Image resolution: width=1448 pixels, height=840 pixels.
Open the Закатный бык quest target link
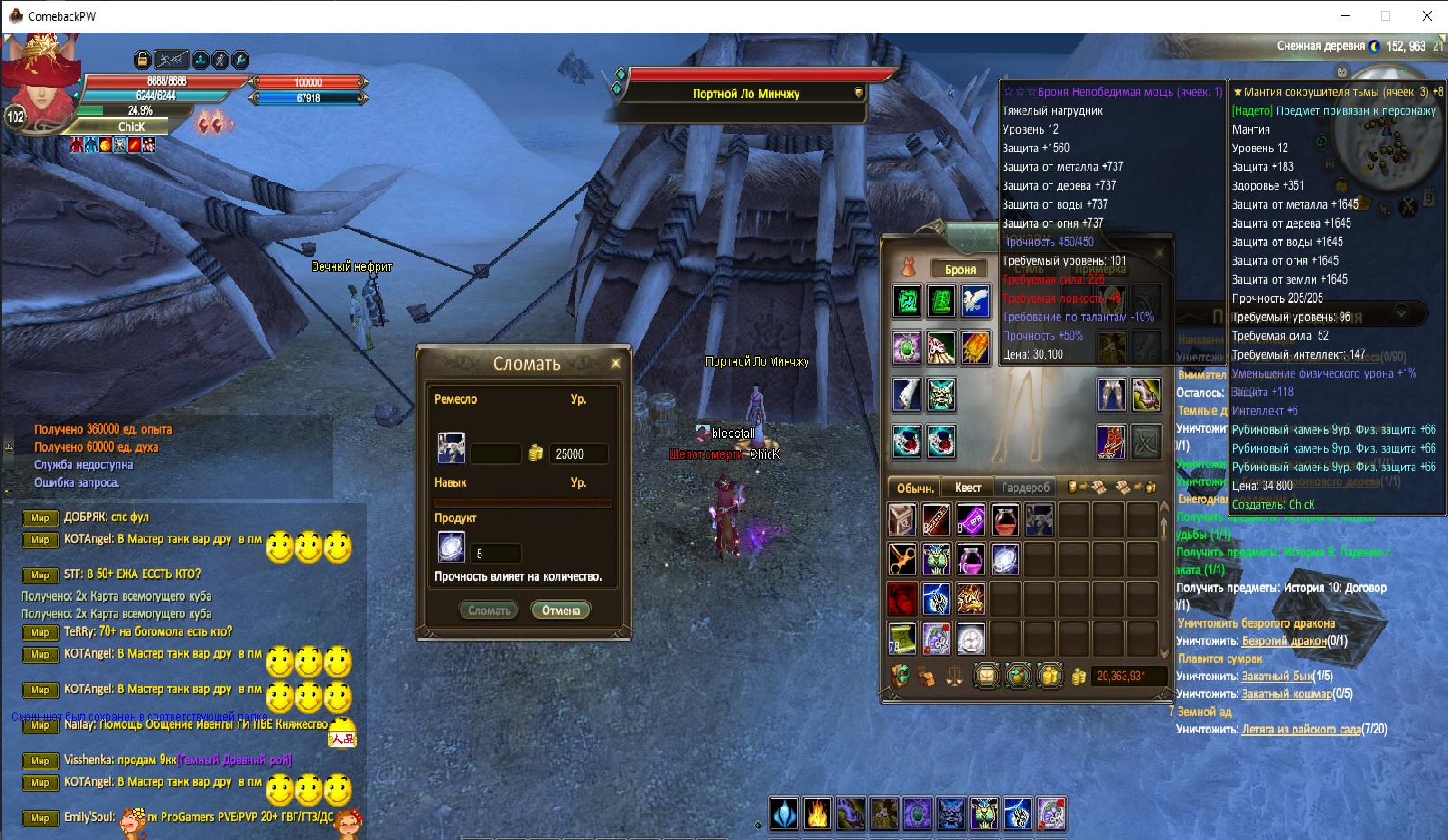tap(1277, 676)
